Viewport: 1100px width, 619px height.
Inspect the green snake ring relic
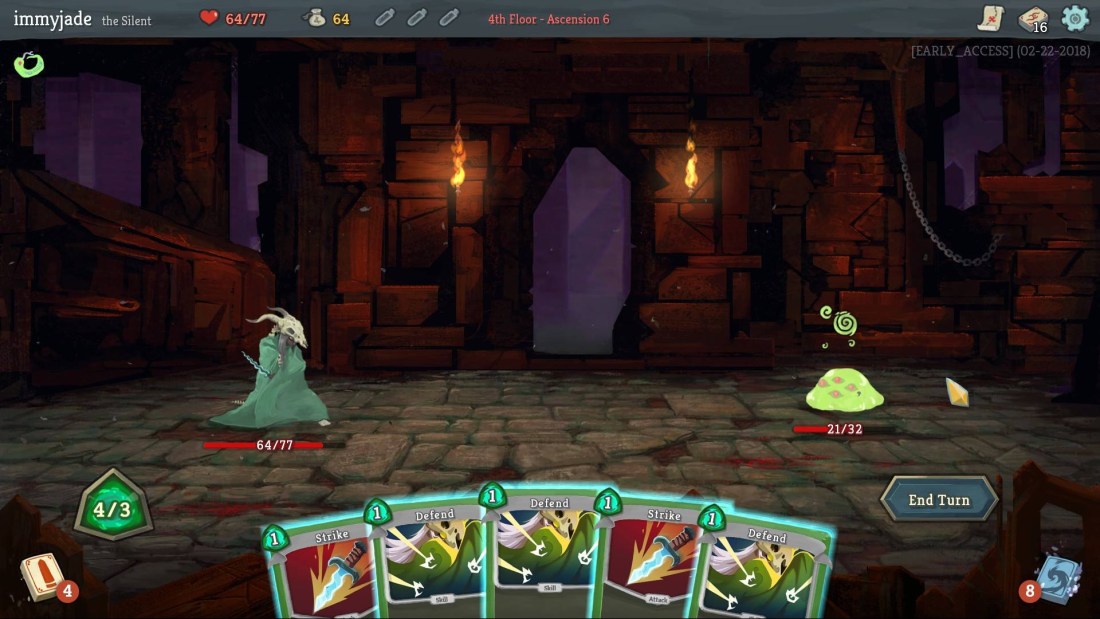pyautogui.click(x=28, y=65)
